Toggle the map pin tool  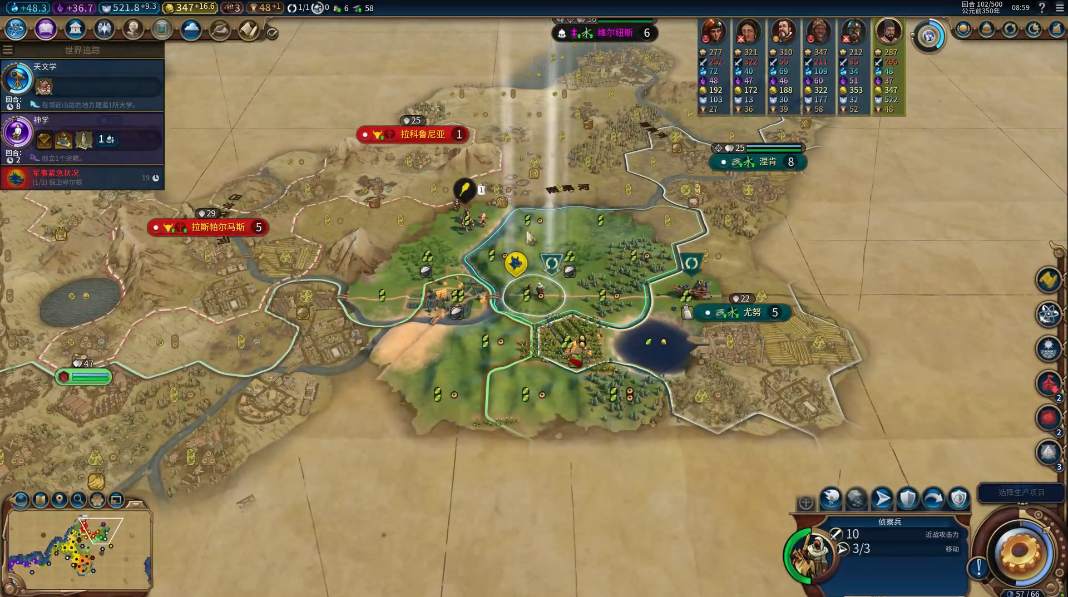pyautogui.click(x=59, y=499)
